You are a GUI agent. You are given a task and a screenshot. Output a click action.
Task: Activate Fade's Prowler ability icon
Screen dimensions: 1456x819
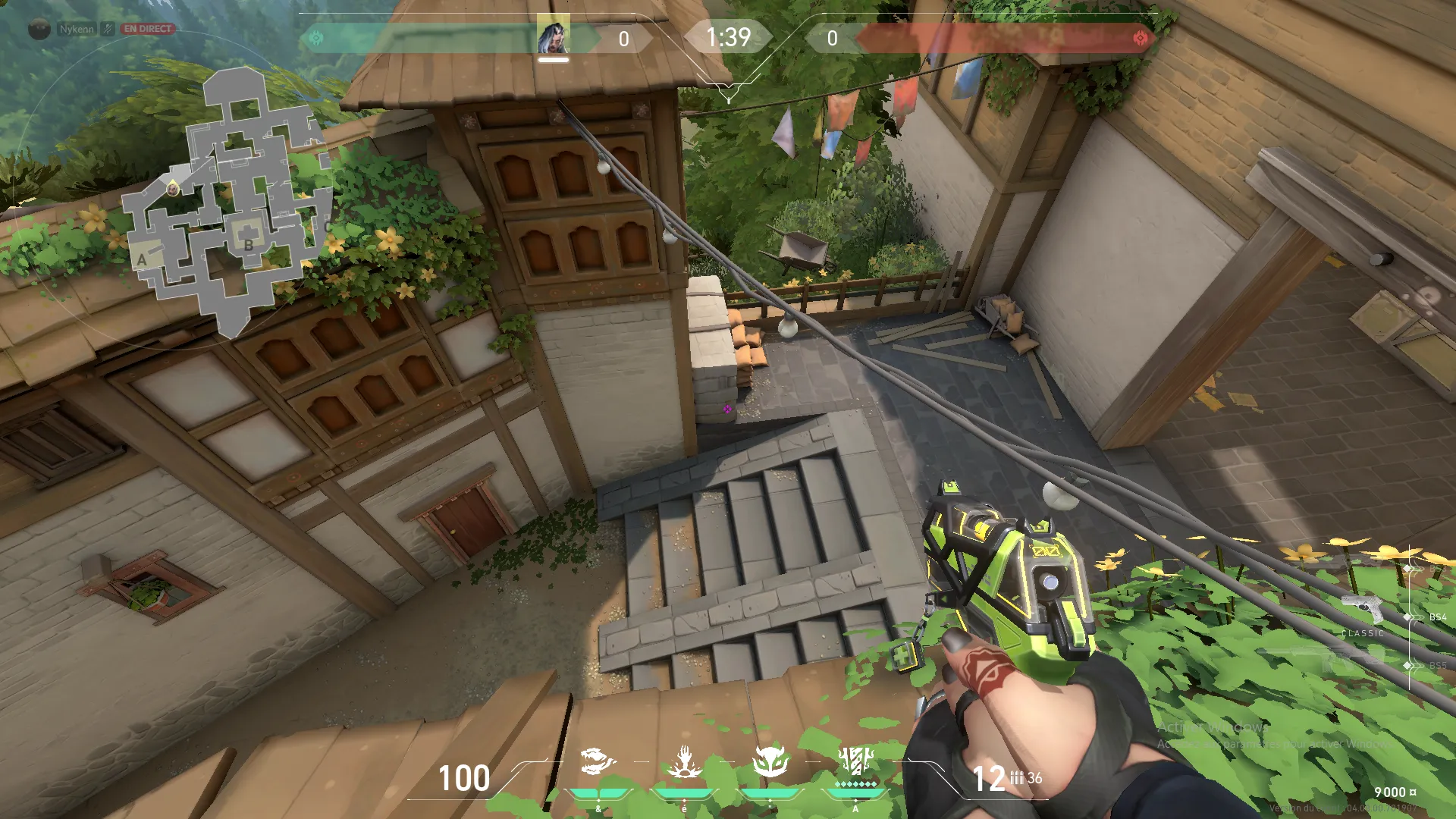(x=598, y=761)
